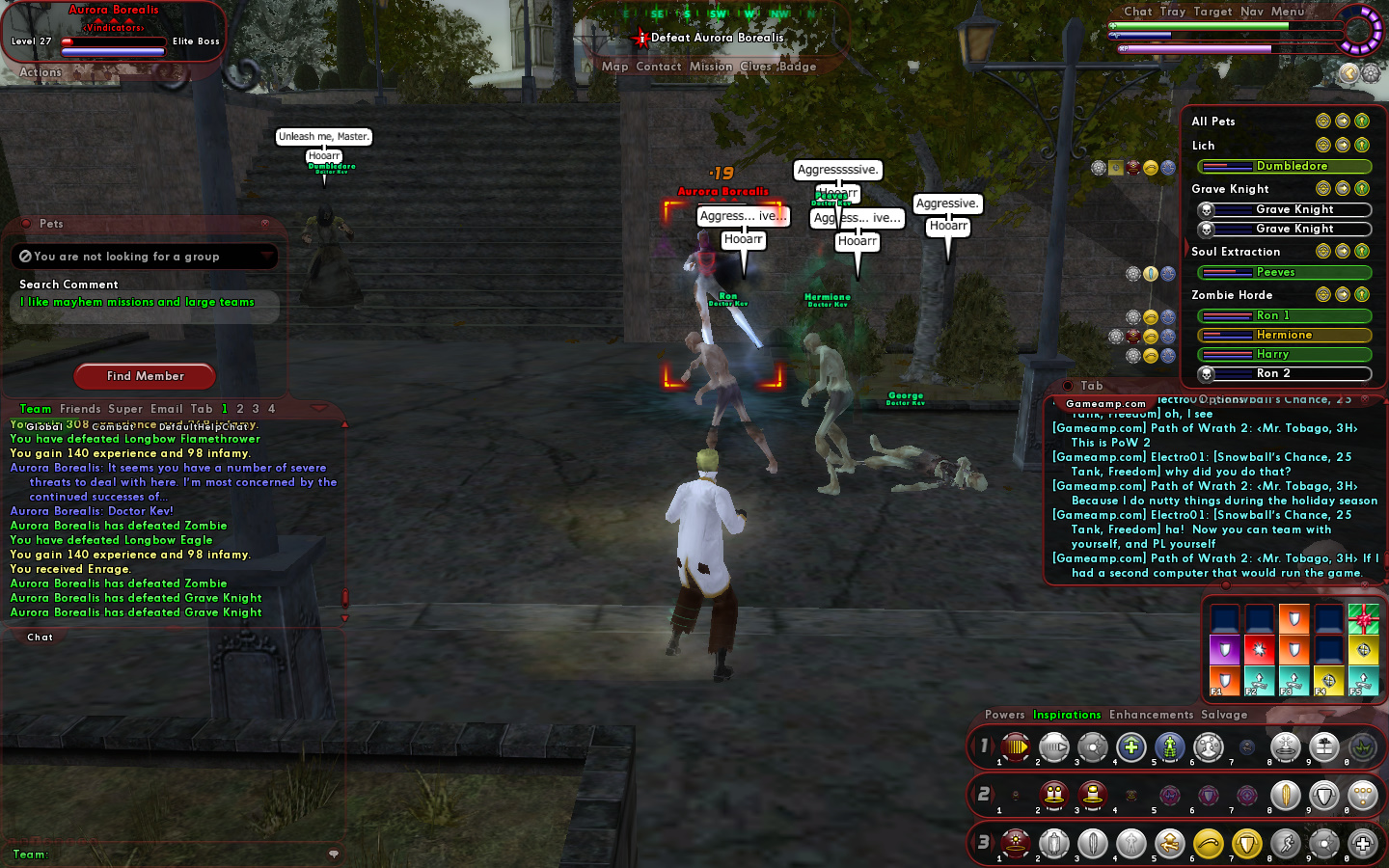Select the Hermione zombie pet
Viewport: 1389px width, 868px height.
1284,335
